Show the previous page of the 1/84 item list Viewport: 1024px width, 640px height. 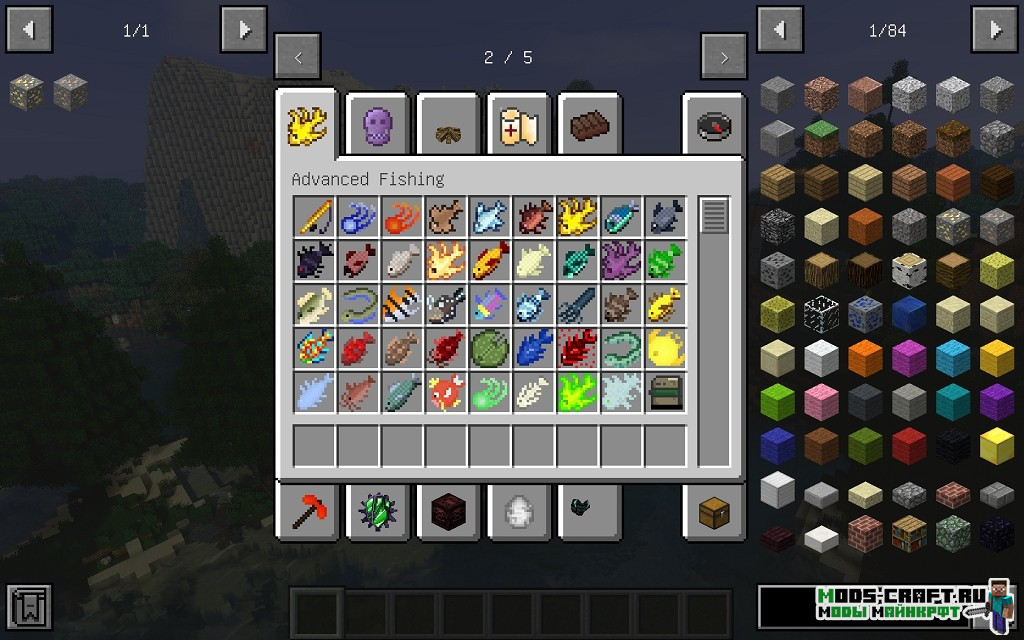coord(779,30)
